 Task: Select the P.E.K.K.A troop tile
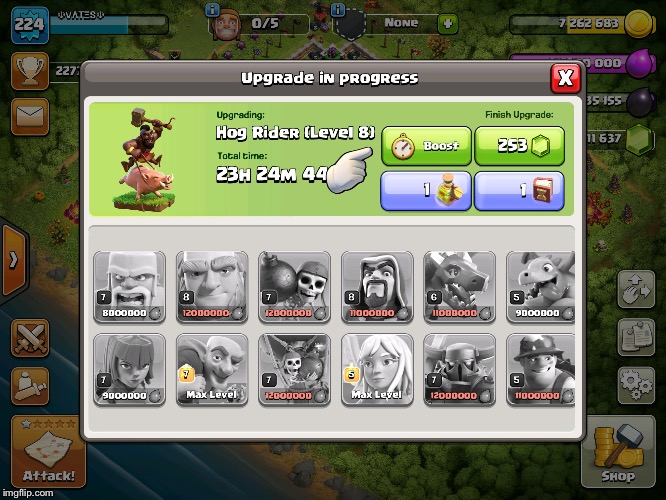[460, 368]
